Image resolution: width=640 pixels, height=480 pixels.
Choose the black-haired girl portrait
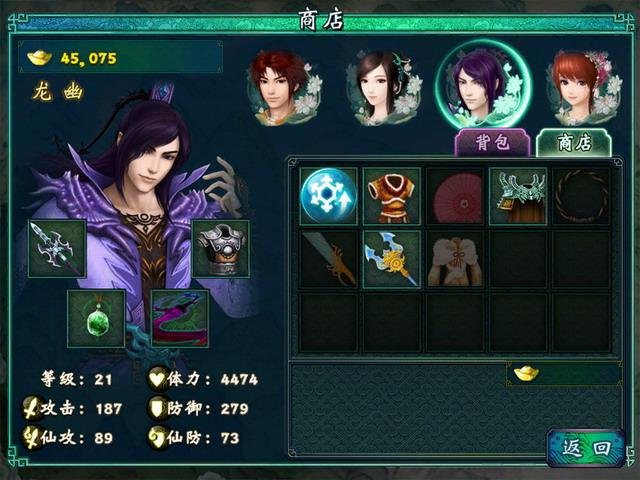click(378, 87)
